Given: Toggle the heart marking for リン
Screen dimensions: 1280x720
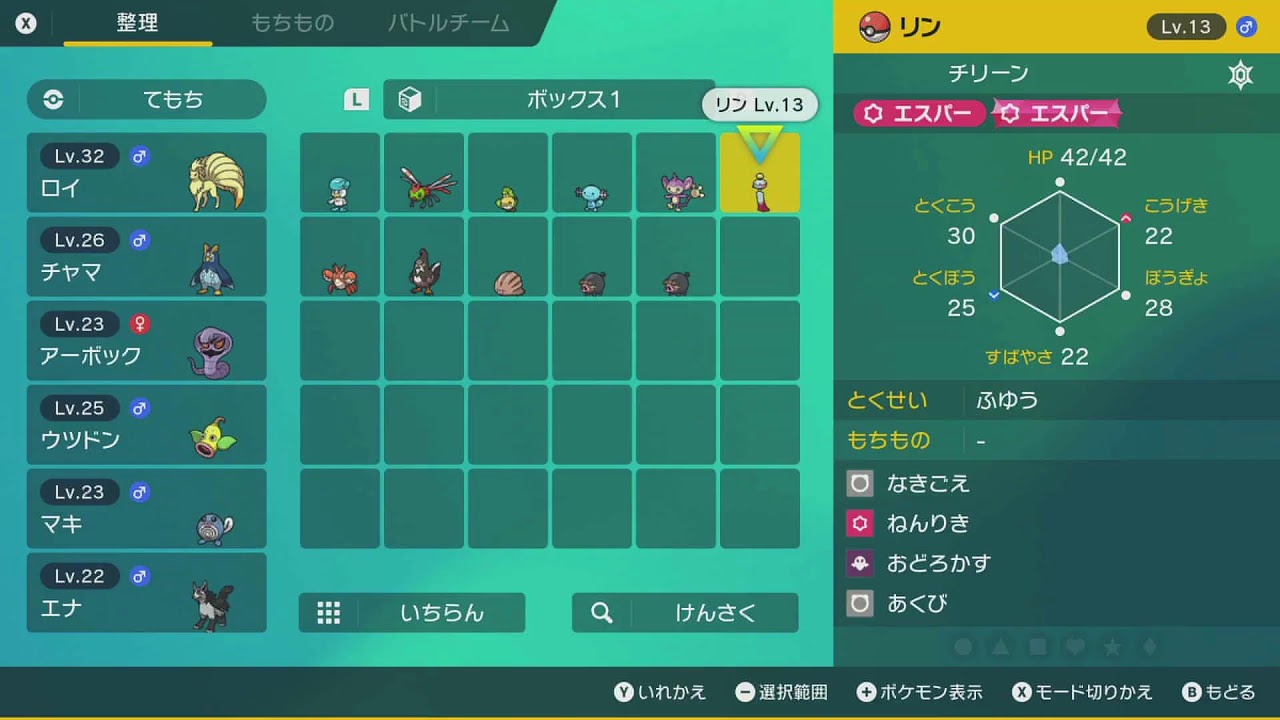Looking at the screenshot, I should click(x=1073, y=647).
